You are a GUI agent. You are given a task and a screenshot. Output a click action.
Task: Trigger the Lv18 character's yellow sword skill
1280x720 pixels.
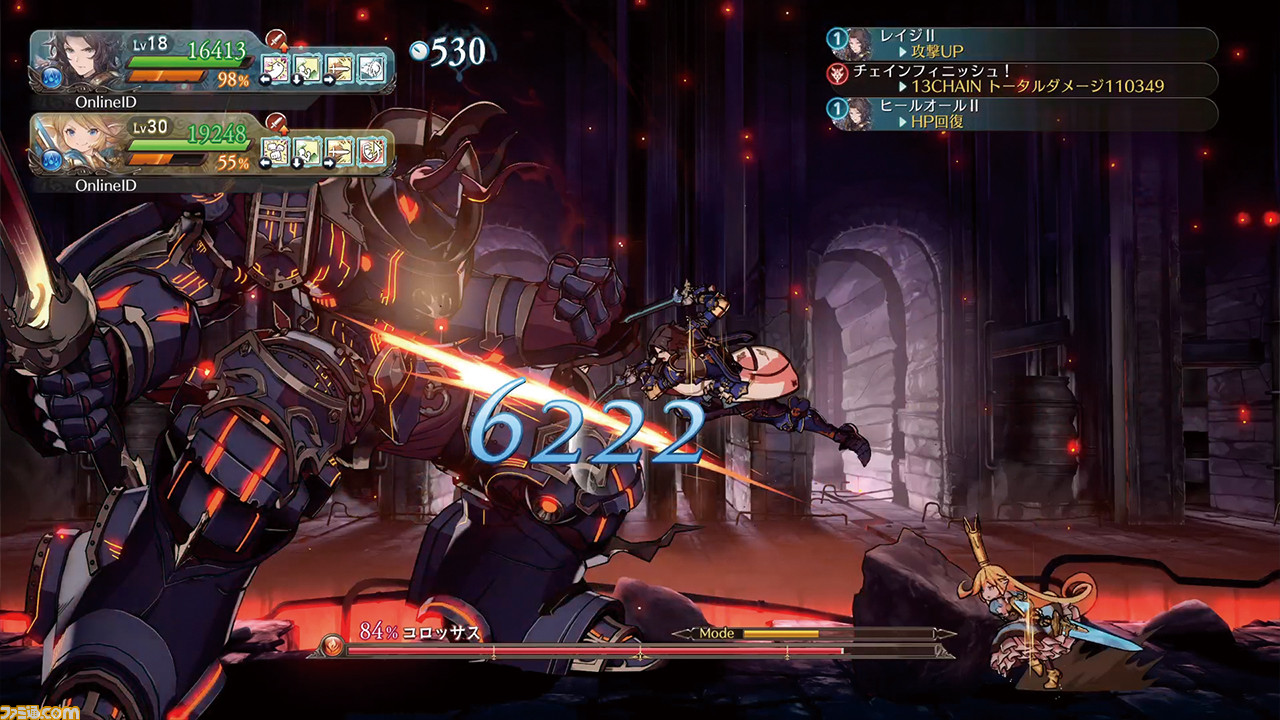pyautogui.click(x=340, y=68)
